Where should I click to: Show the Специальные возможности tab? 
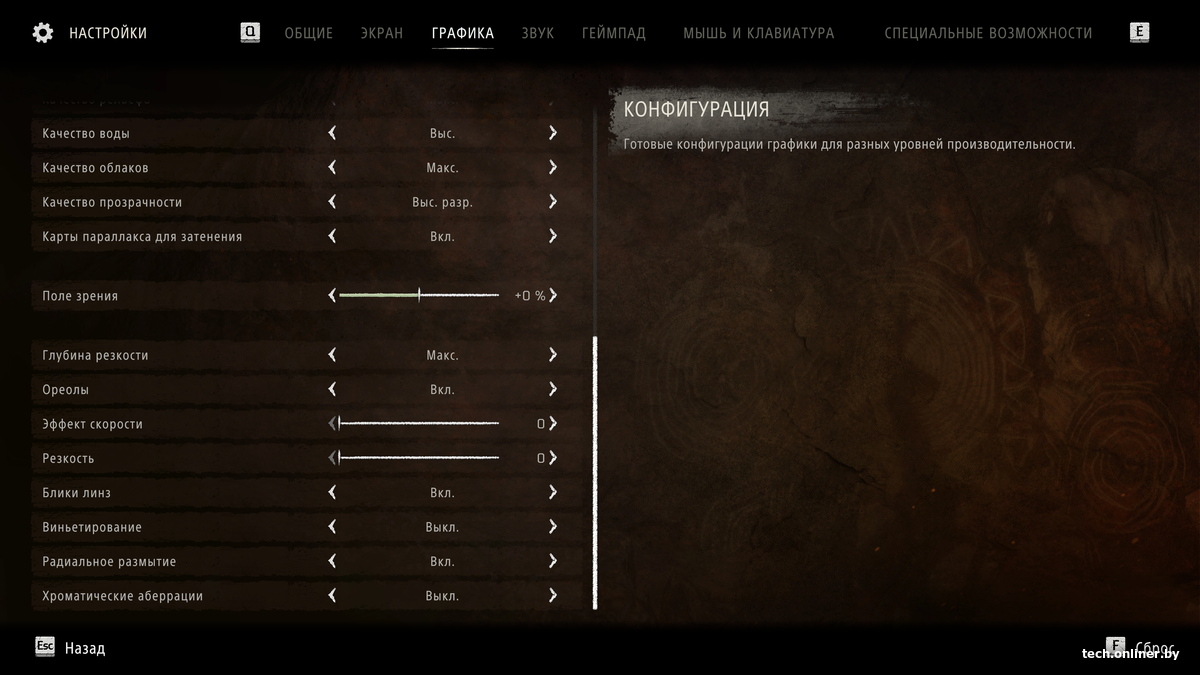988,33
